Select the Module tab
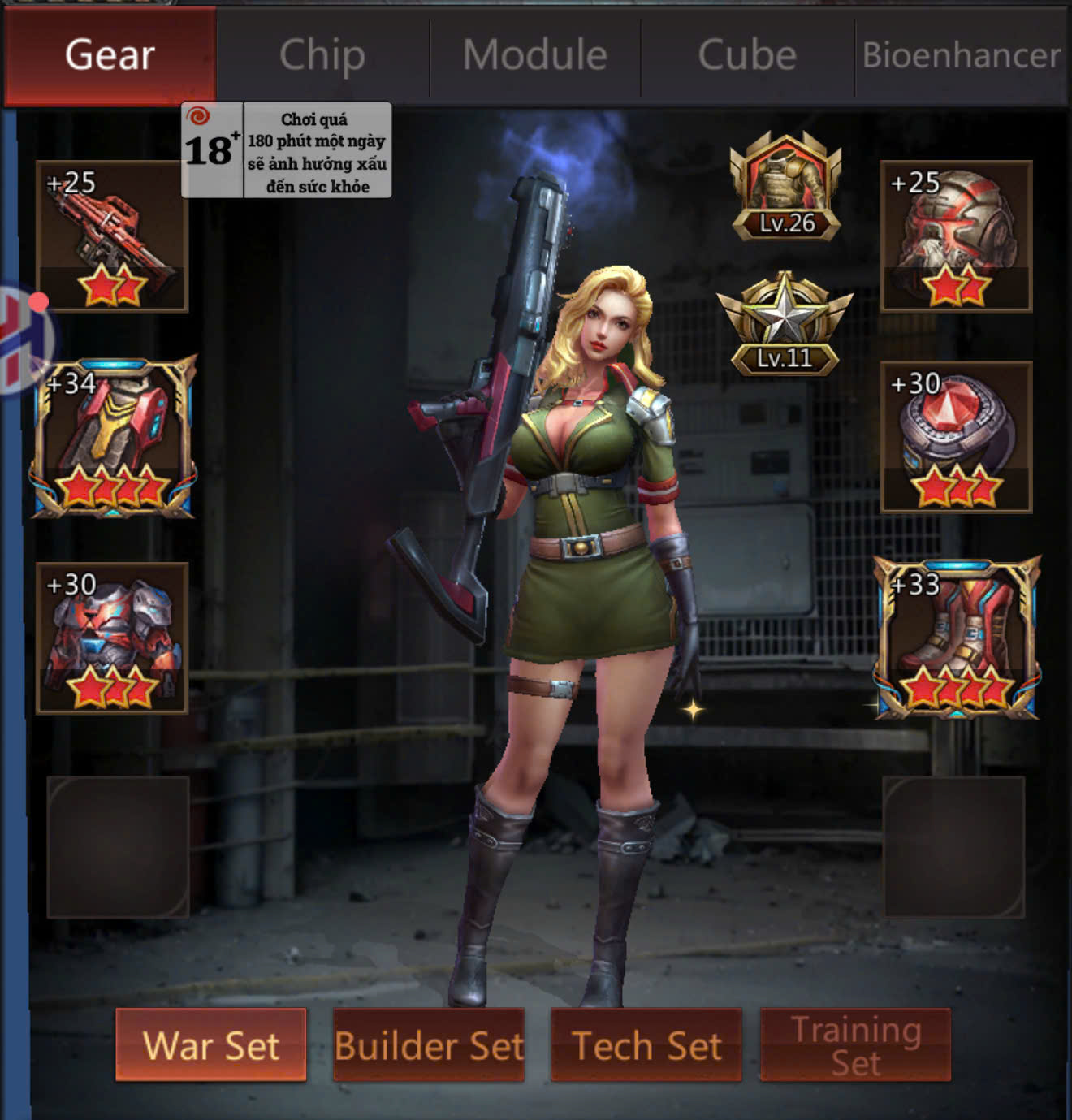The height and width of the screenshot is (1120, 1072). pos(535,55)
